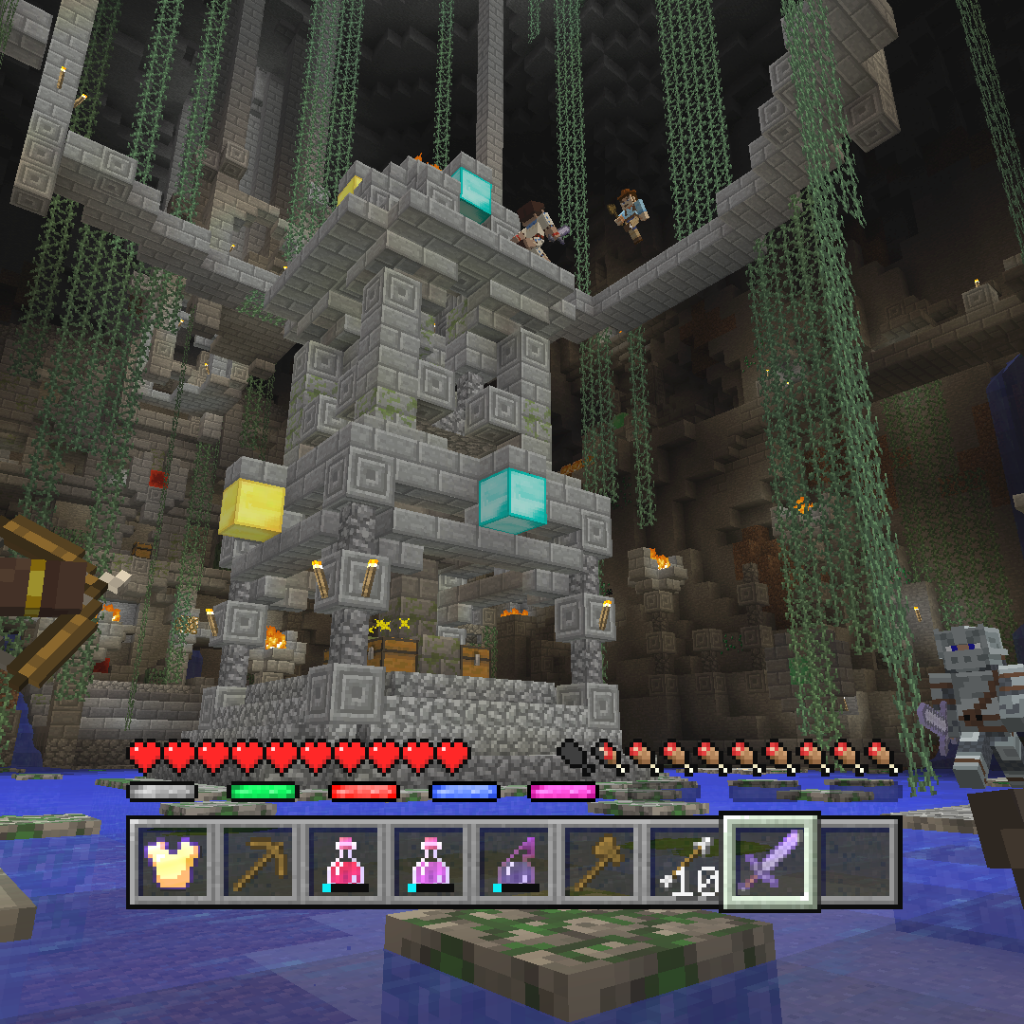The height and width of the screenshot is (1024, 1024).
Task: Choose the wooden pickaxe in the hotbar
Action: (x=260, y=863)
